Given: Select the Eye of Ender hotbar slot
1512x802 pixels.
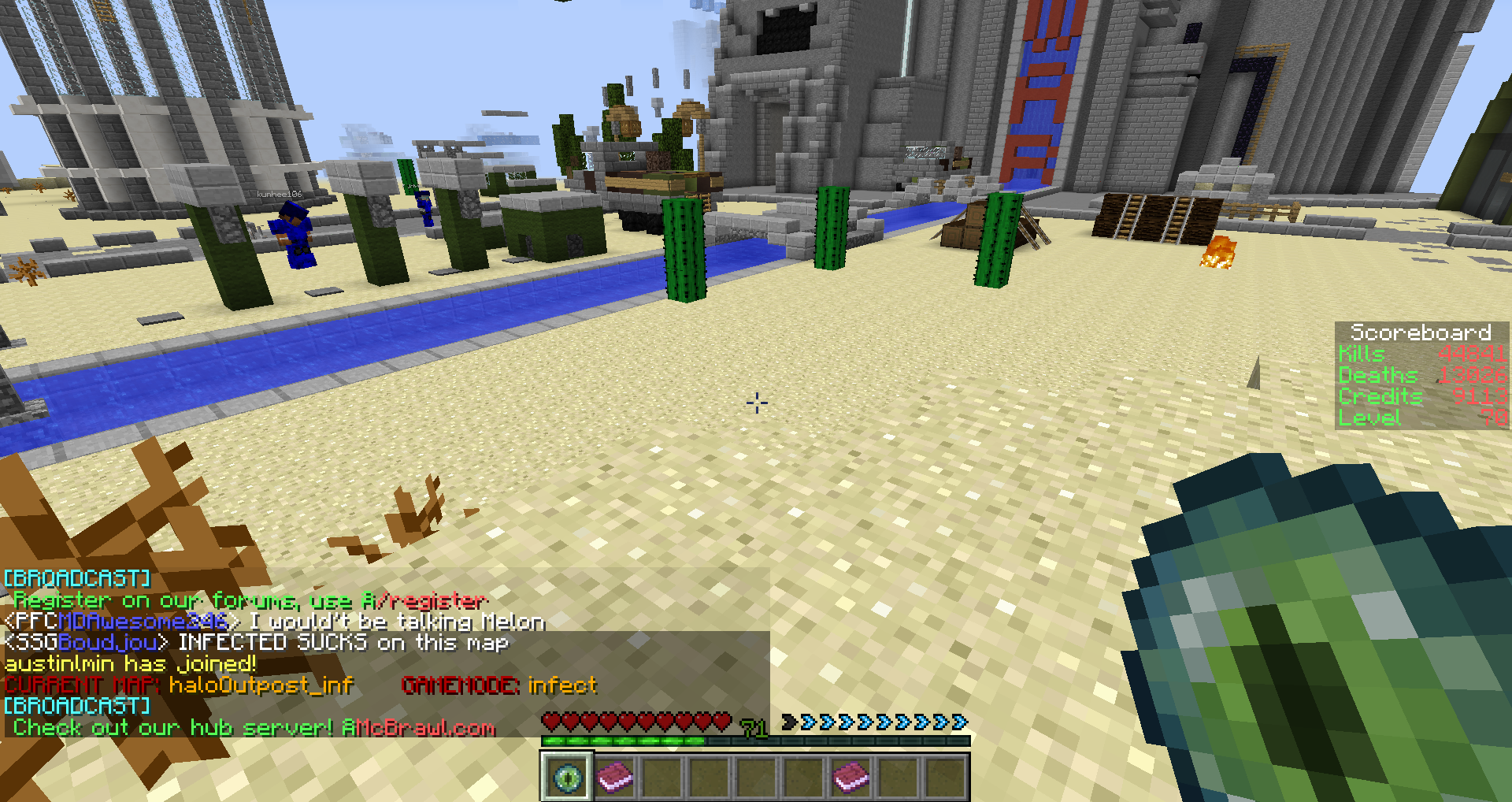Looking at the screenshot, I should click(x=566, y=777).
